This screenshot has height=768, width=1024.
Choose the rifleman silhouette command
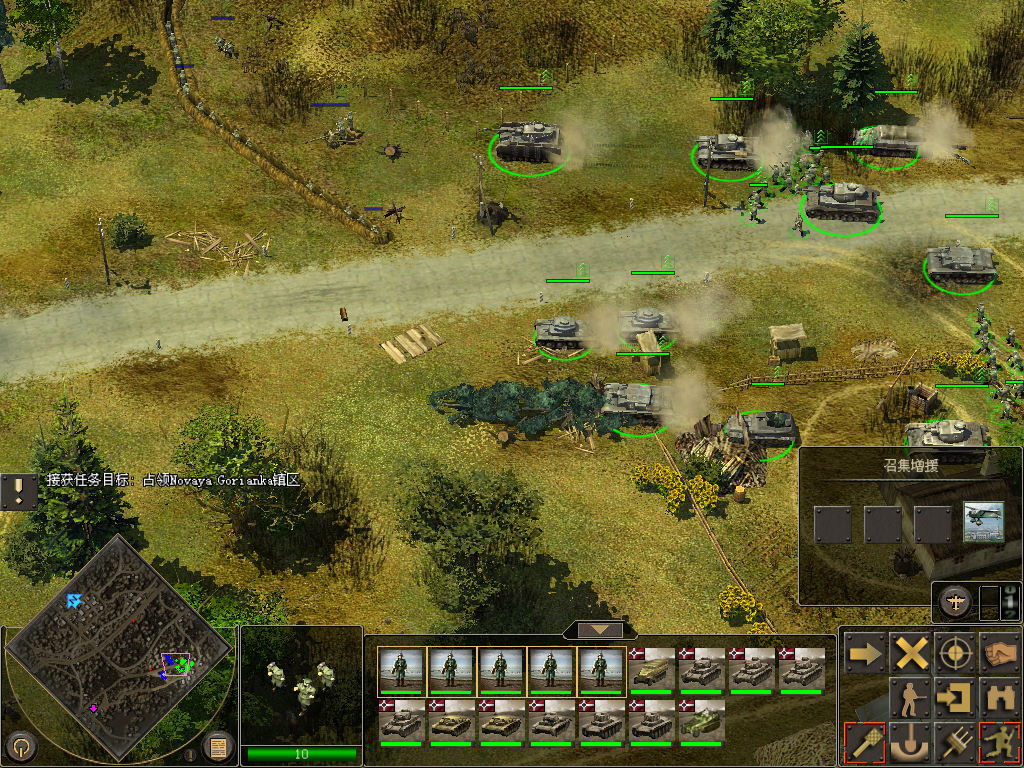point(911,698)
